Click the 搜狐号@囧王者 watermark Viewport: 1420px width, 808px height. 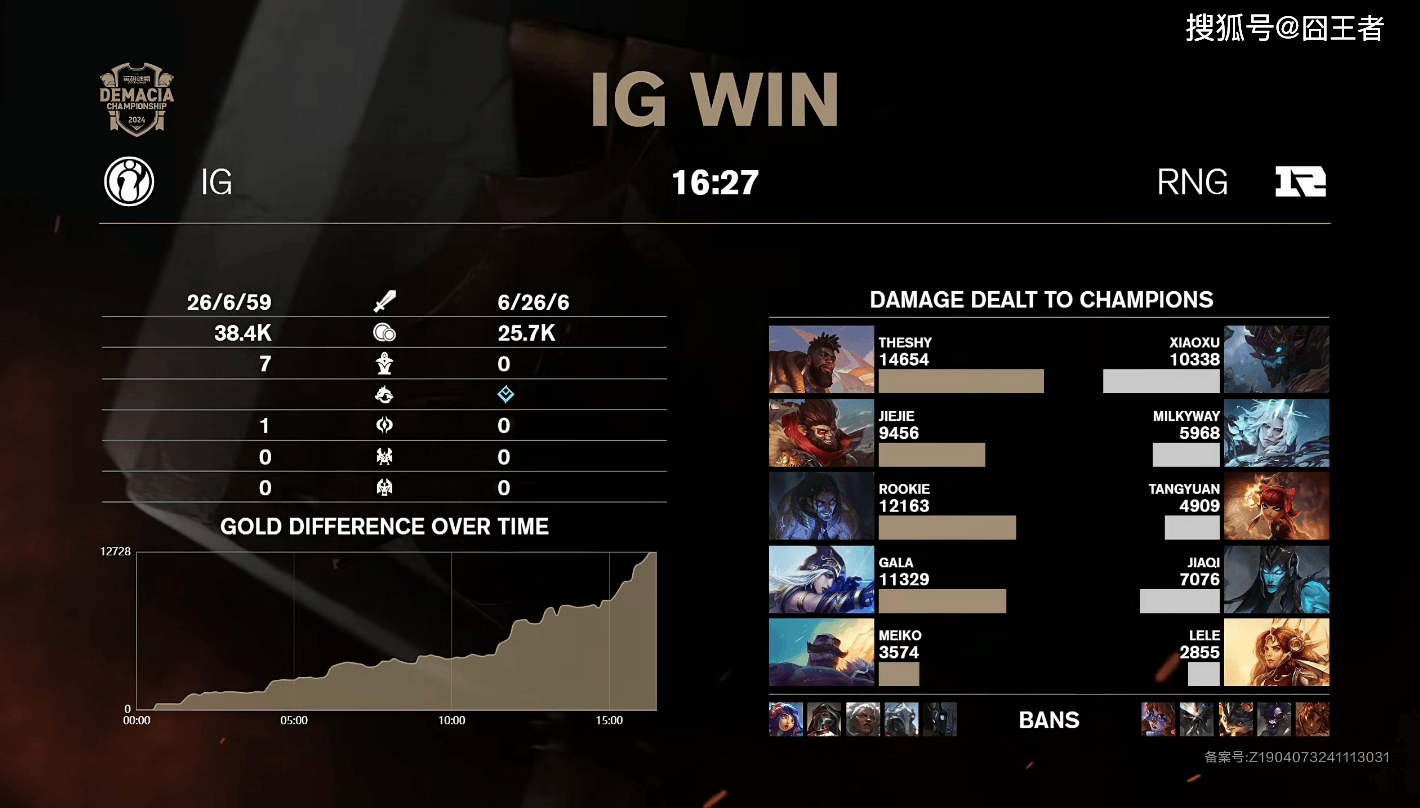[x=1284, y=28]
